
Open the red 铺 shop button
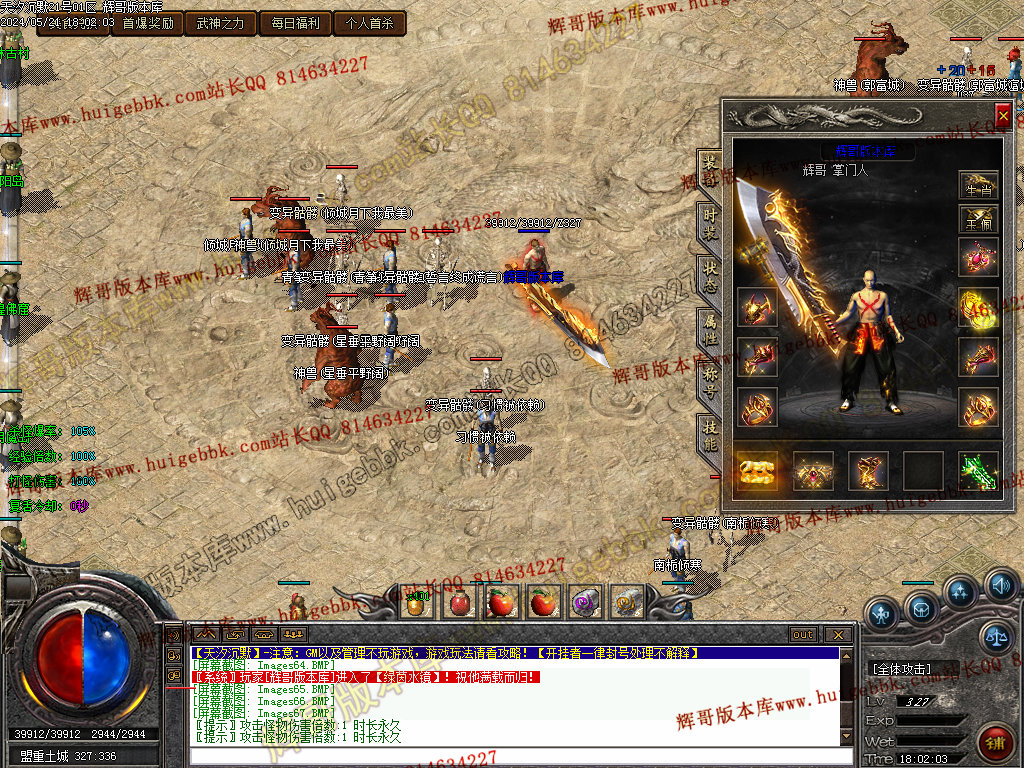click(x=994, y=741)
